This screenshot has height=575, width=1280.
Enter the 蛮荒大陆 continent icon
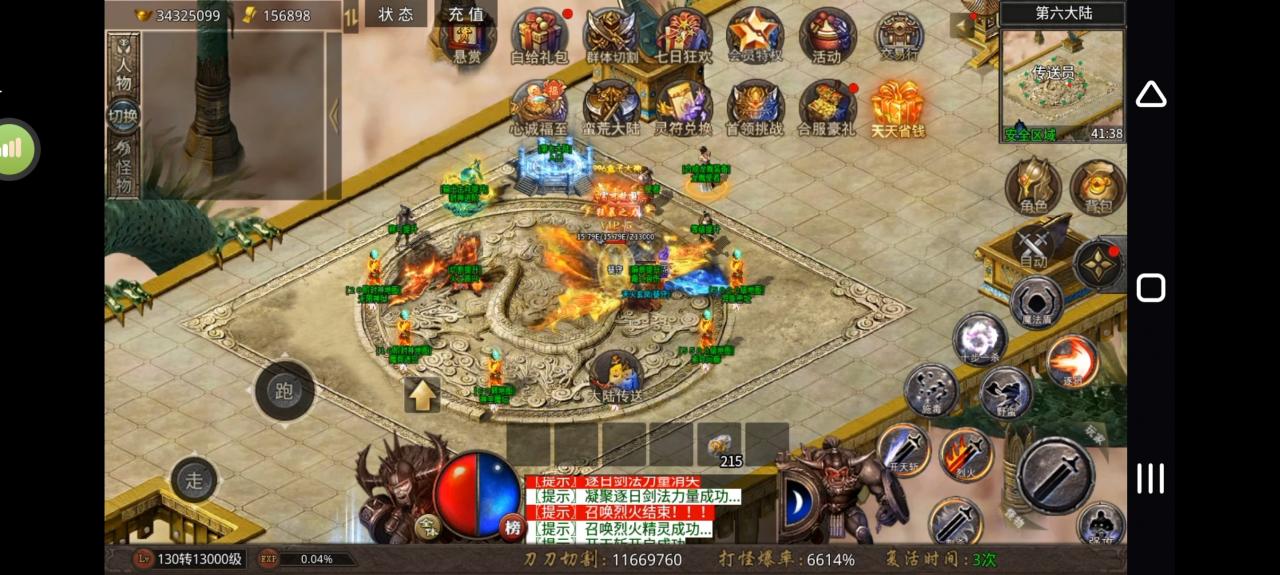click(x=611, y=108)
